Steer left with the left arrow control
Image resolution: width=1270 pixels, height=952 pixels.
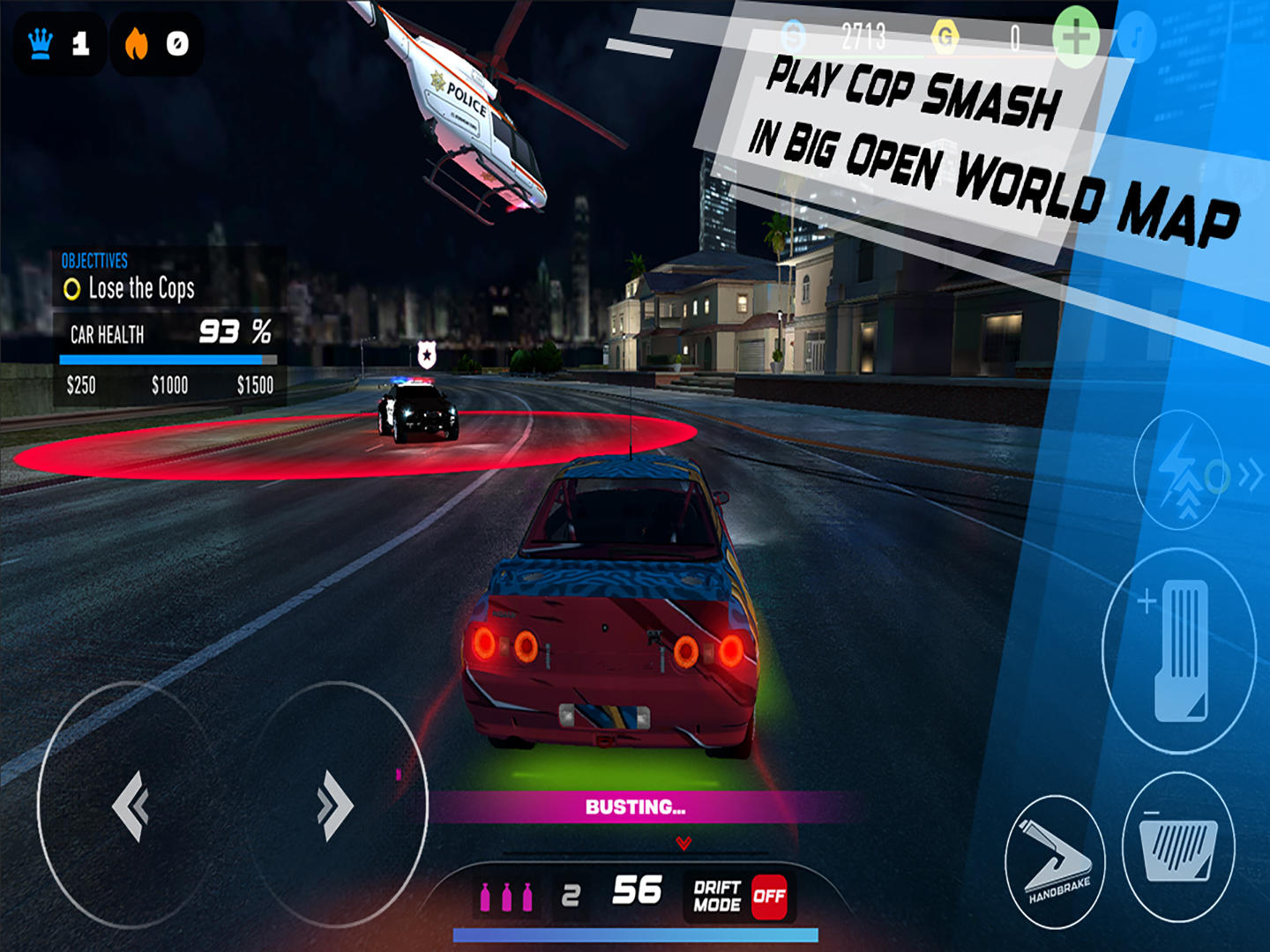point(131,806)
